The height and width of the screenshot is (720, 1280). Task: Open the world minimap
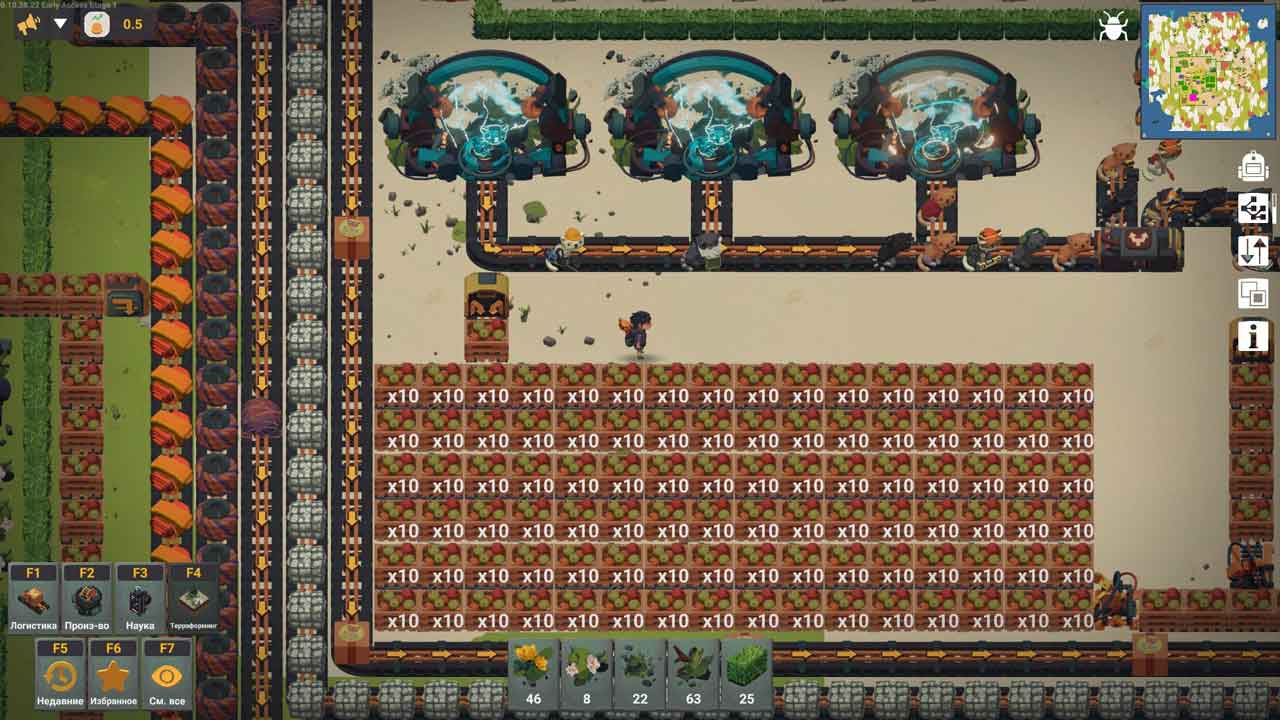click(x=1207, y=71)
